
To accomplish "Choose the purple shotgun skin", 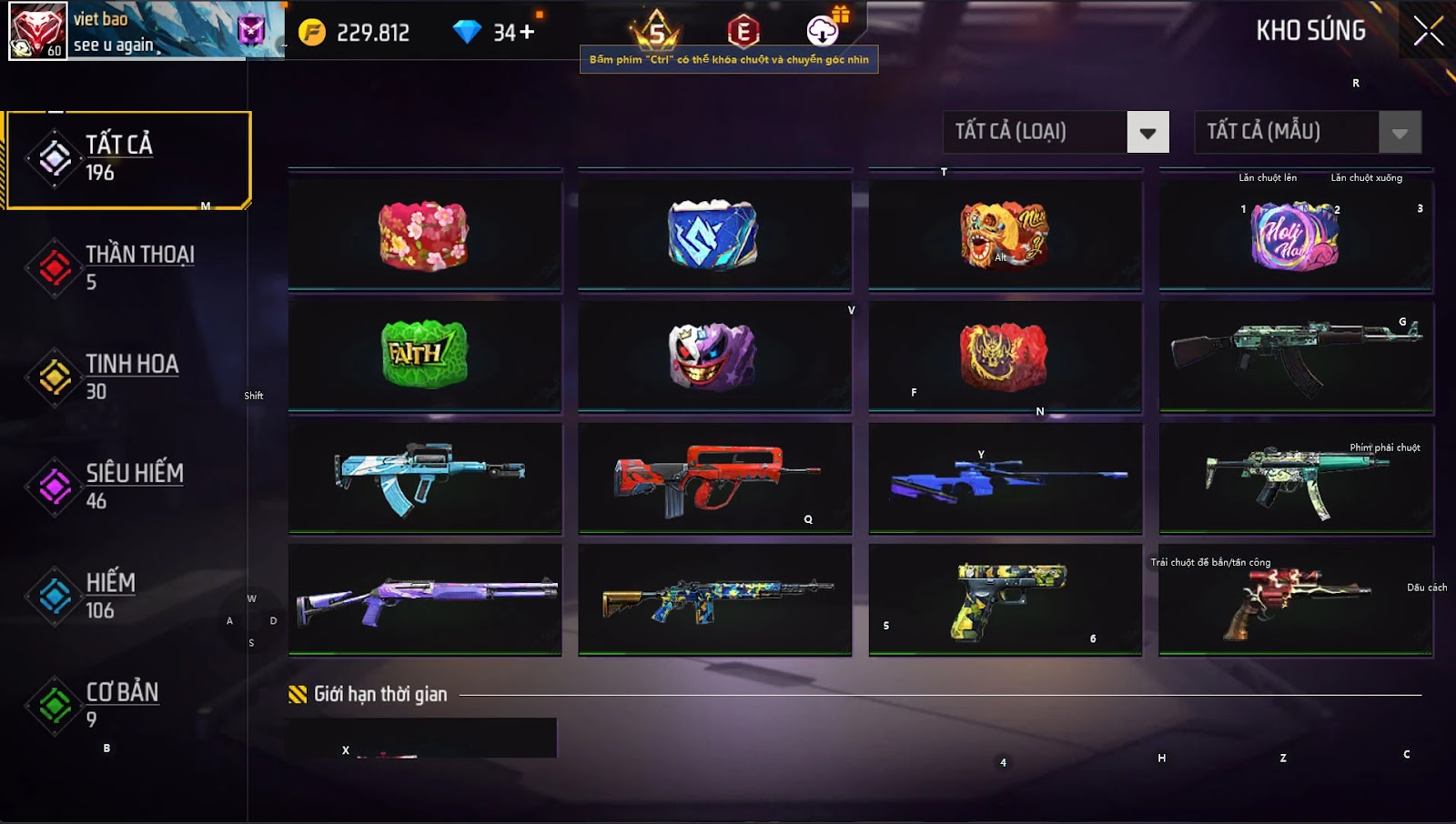I will pos(424,598).
